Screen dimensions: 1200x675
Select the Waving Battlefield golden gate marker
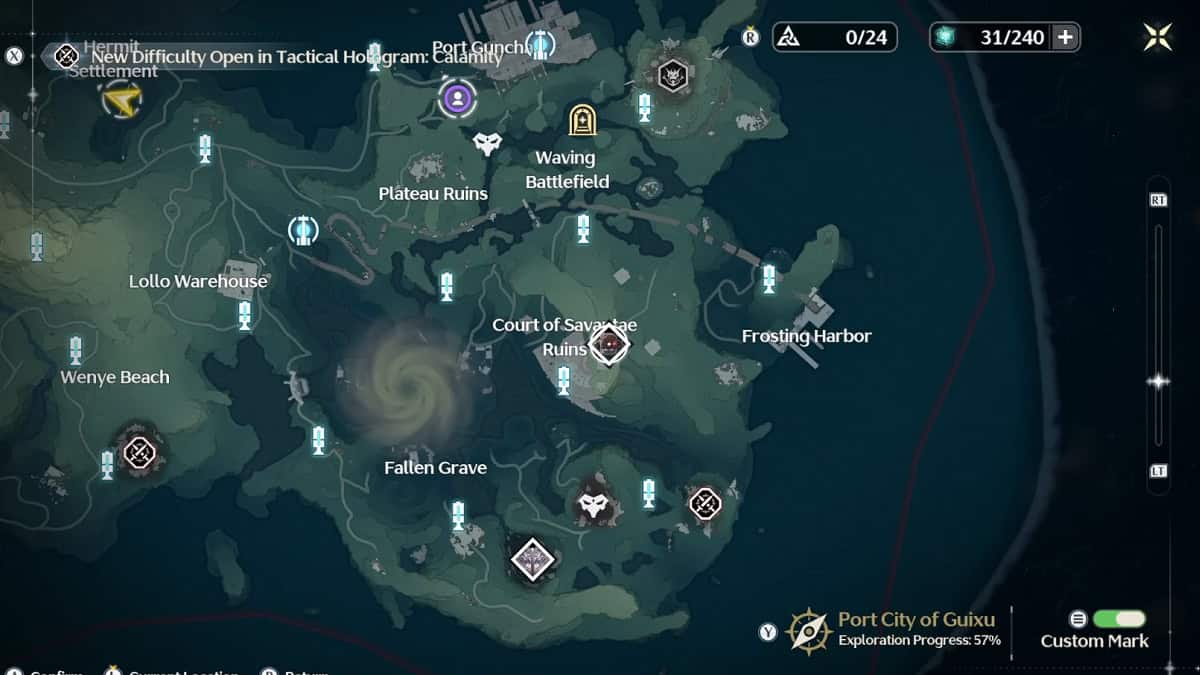coord(582,120)
